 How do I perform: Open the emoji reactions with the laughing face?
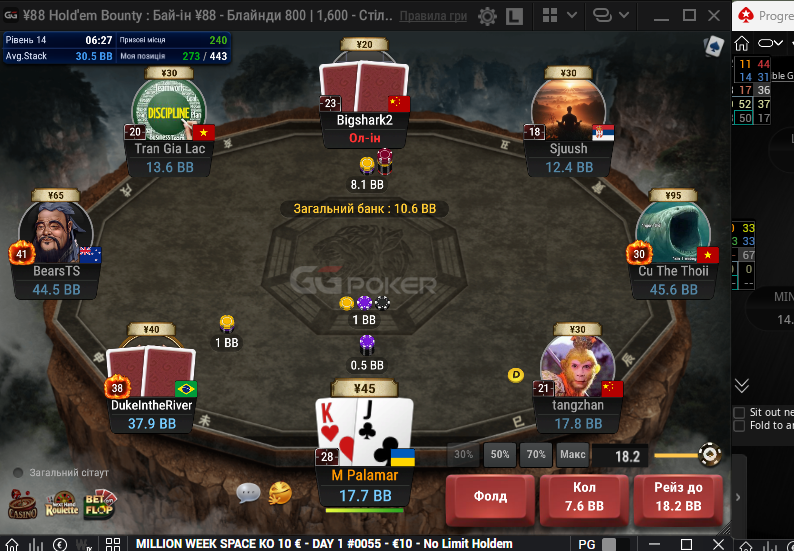click(280, 492)
